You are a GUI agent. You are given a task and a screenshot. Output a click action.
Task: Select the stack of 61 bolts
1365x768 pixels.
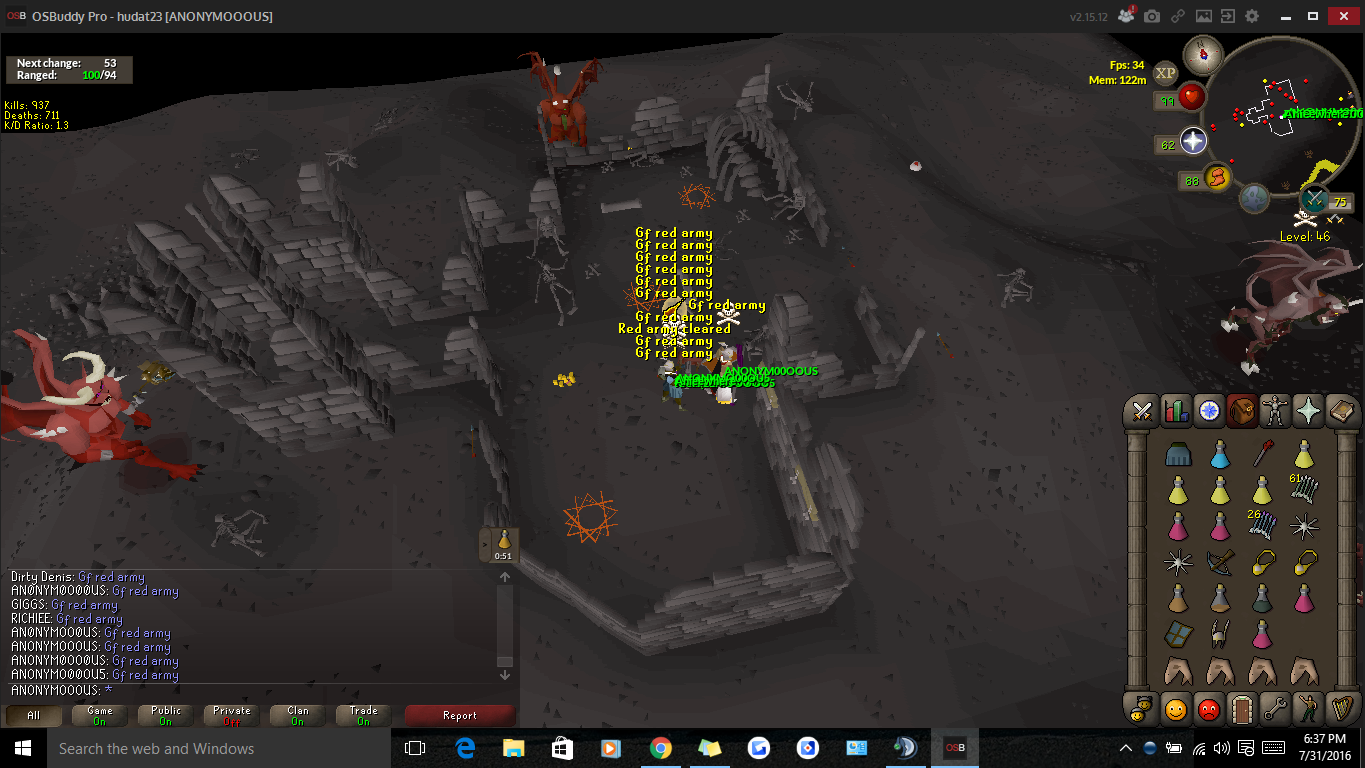point(1304,489)
